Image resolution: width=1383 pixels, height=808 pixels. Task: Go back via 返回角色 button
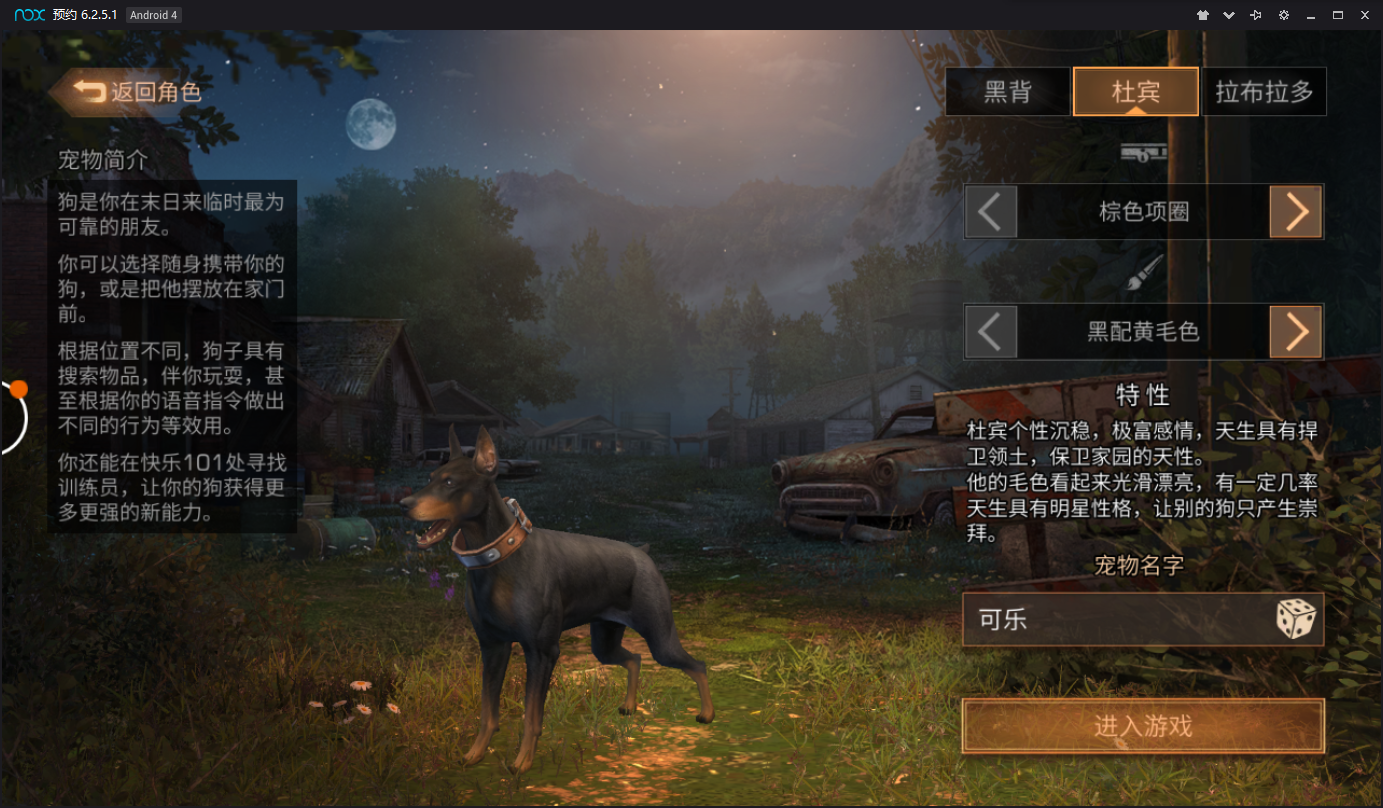138,92
